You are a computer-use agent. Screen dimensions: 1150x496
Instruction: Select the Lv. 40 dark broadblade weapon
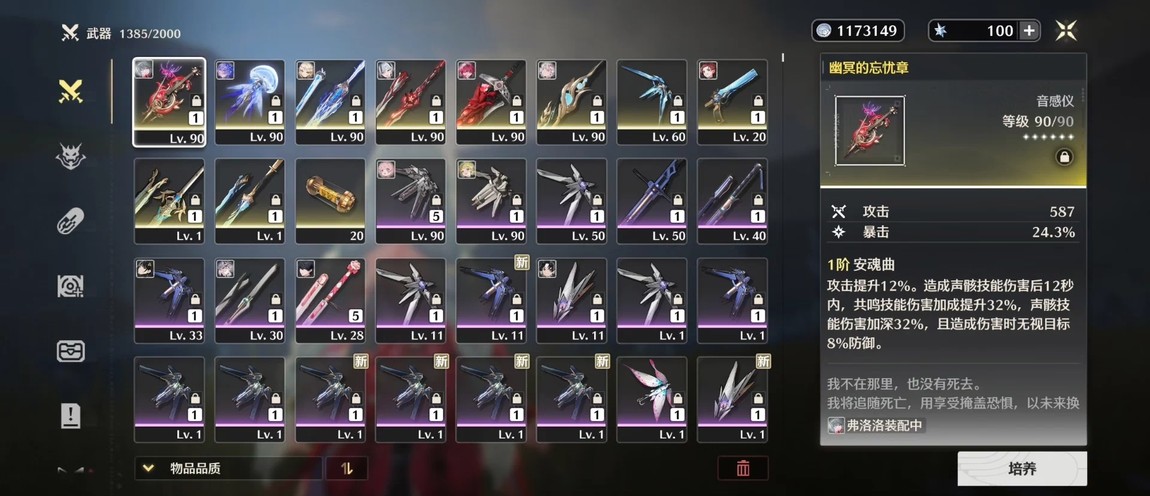pyautogui.click(x=732, y=201)
